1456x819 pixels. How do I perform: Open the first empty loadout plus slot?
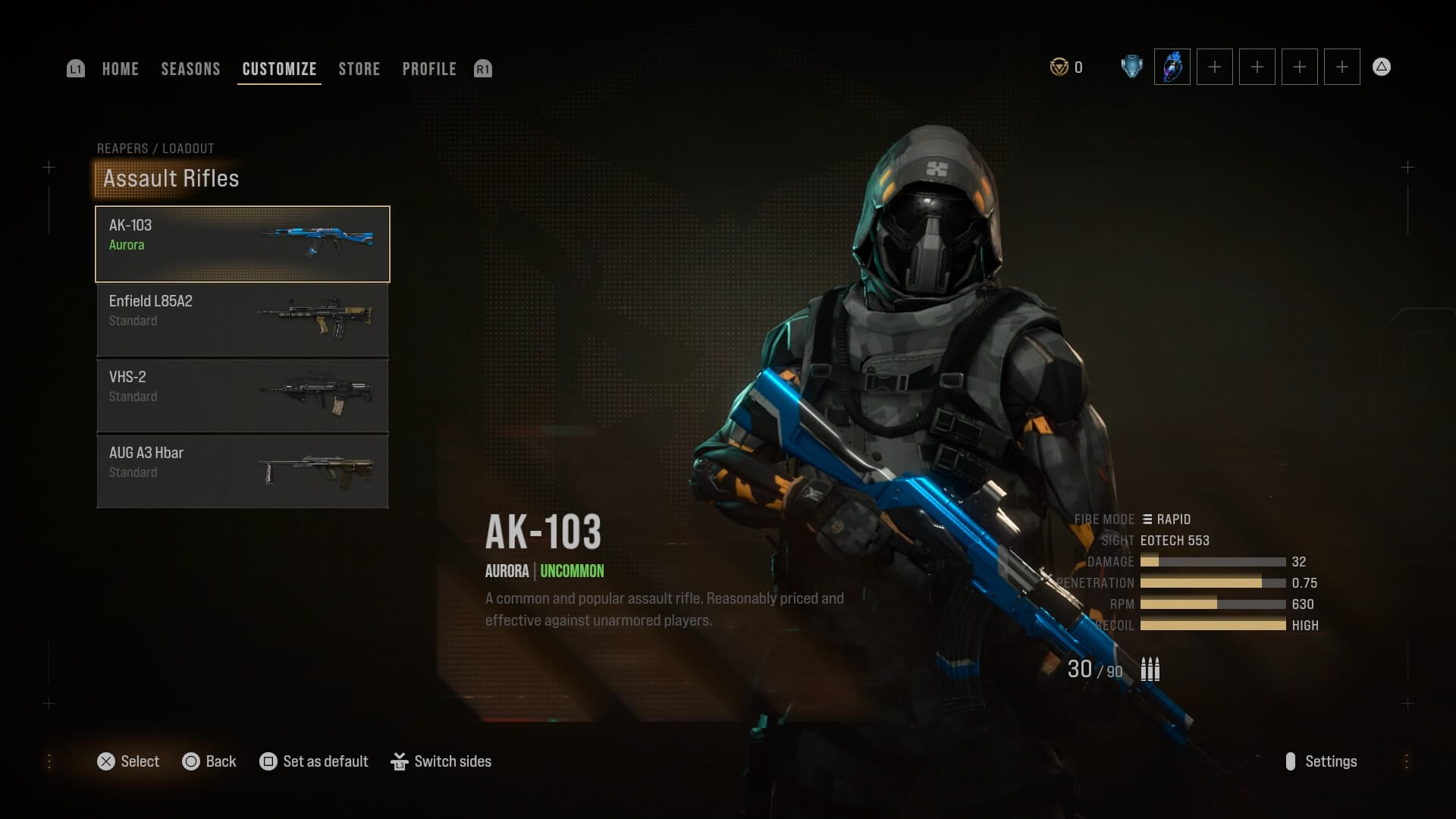point(1213,67)
